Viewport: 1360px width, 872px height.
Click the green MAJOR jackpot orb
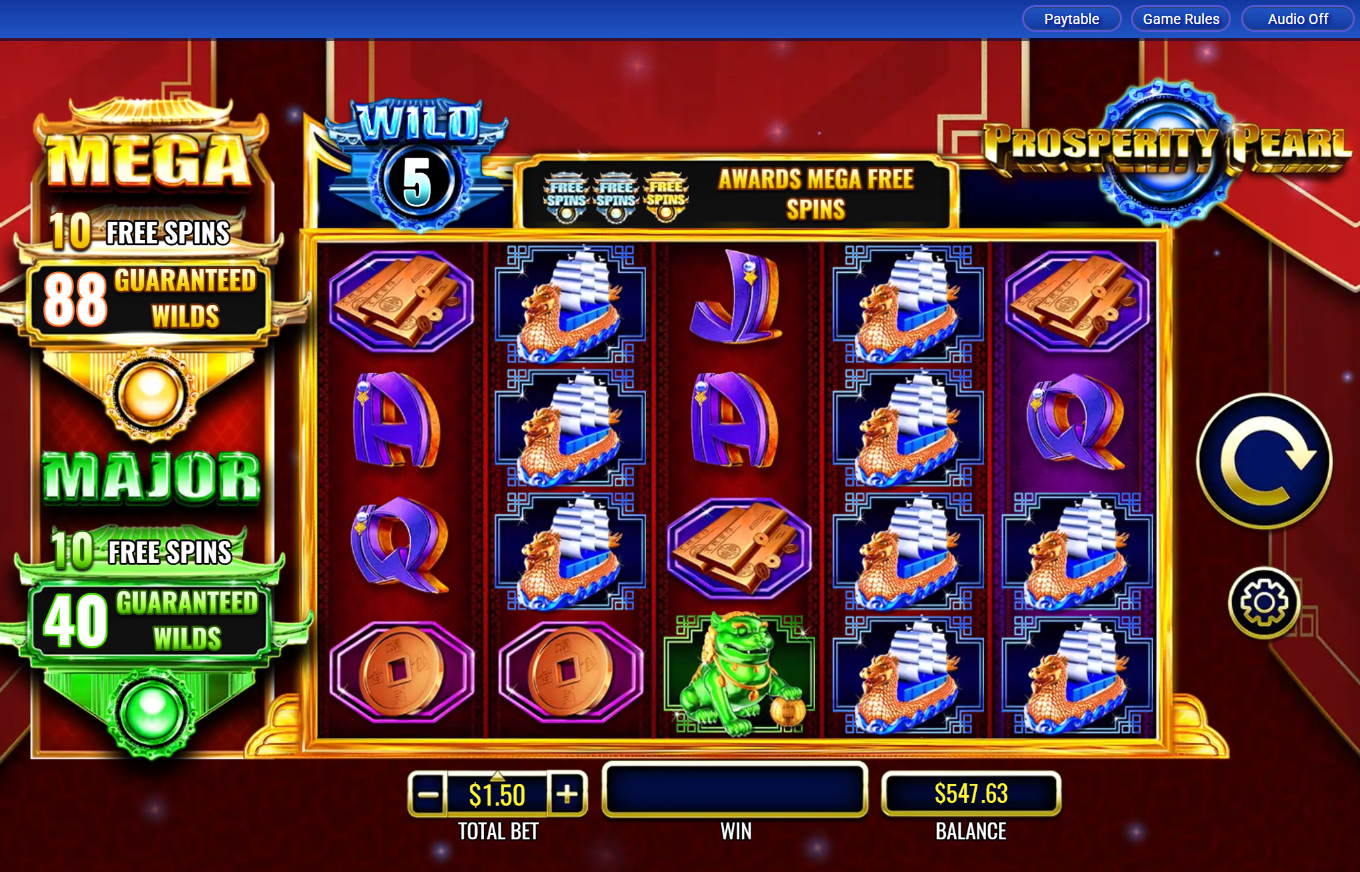(151, 714)
